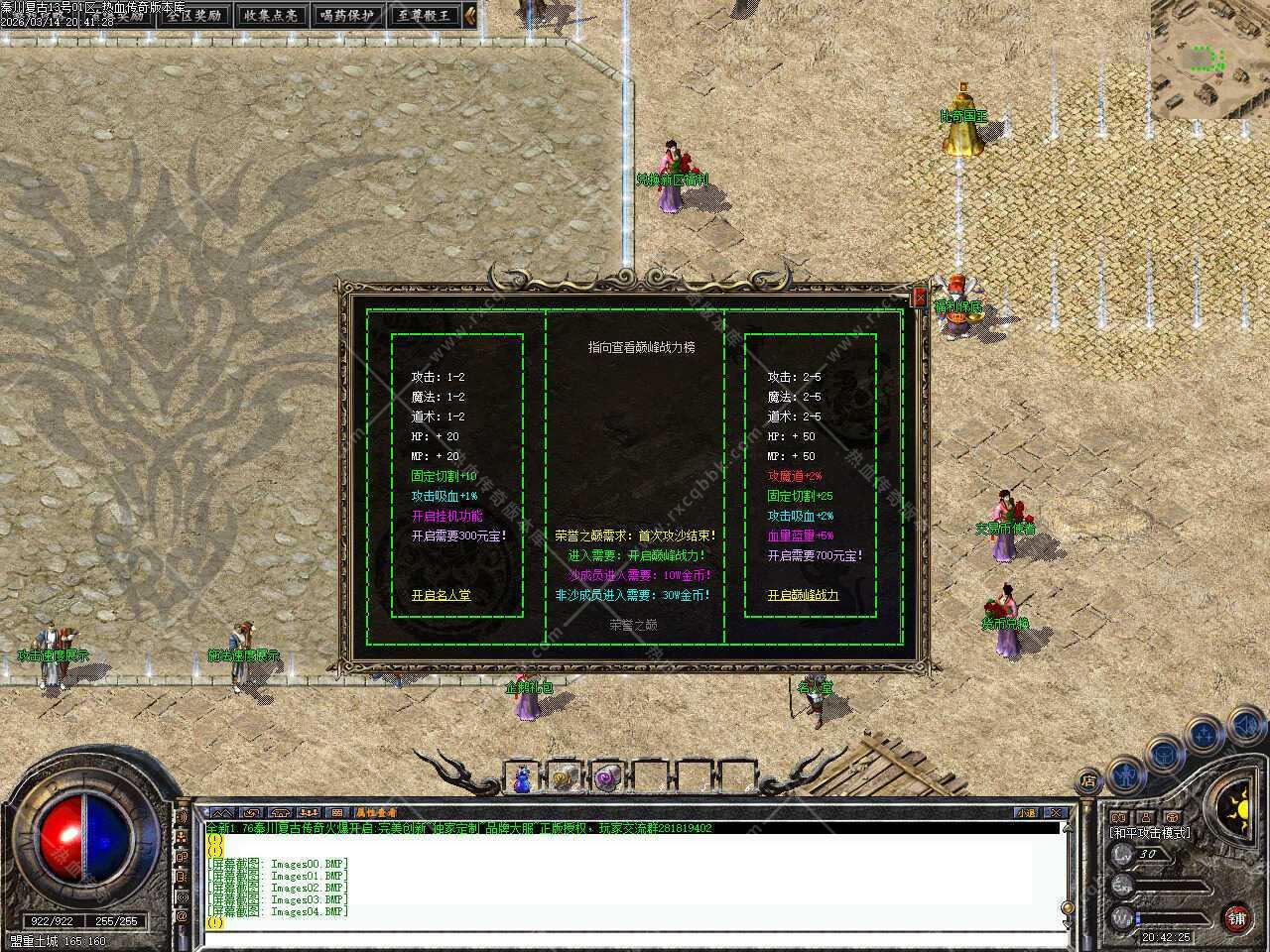Open the minimap in the corner
Screen dimensions: 1270x952
point(1209,59)
